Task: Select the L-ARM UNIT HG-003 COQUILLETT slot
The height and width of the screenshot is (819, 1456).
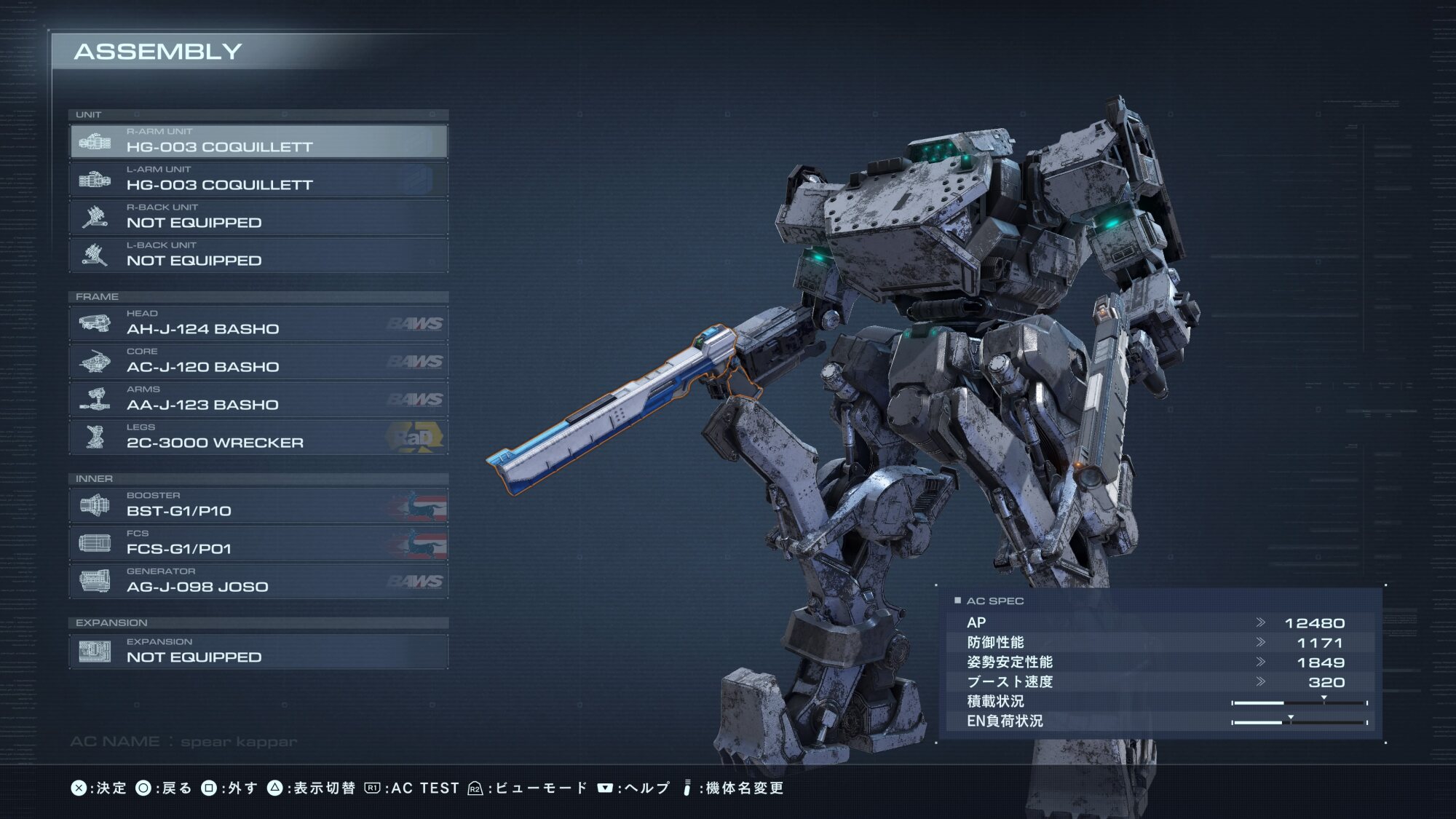Action: point(258,179)
